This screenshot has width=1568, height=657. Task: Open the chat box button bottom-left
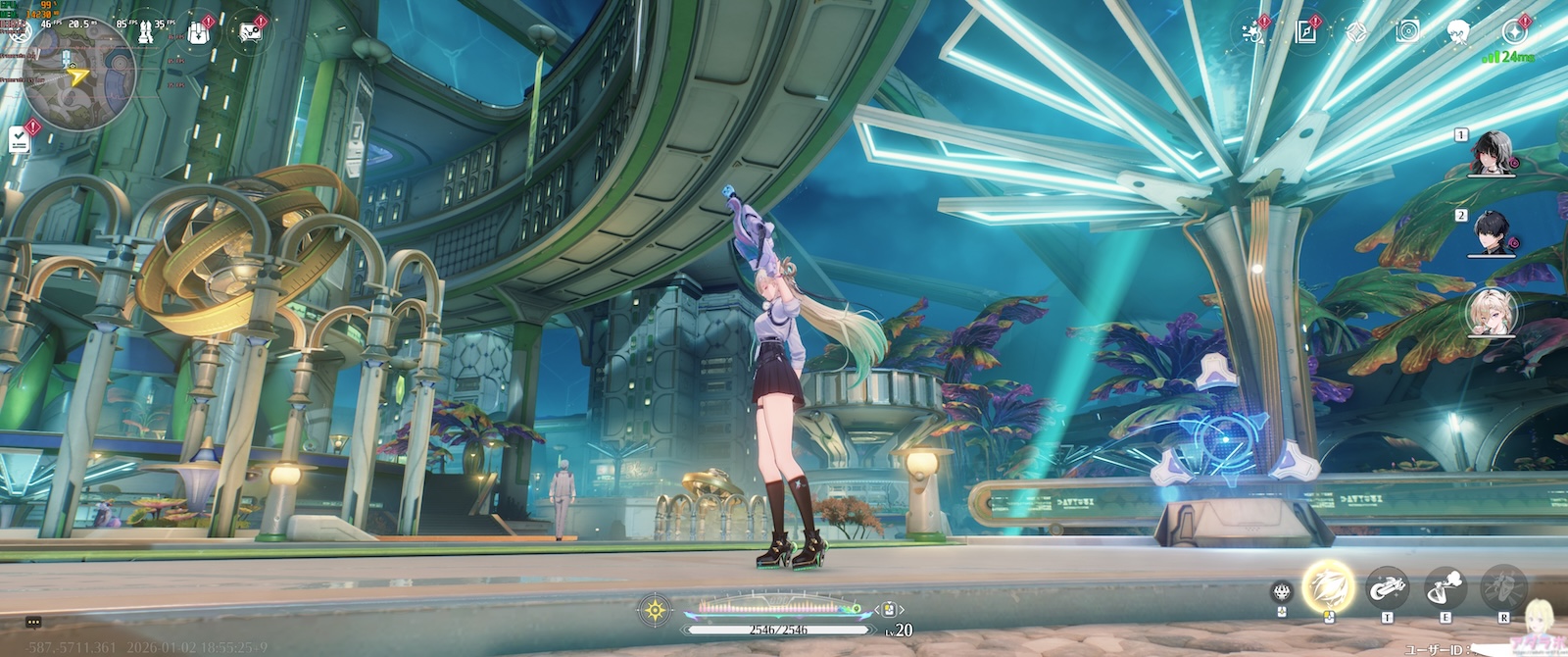point(33,622)
